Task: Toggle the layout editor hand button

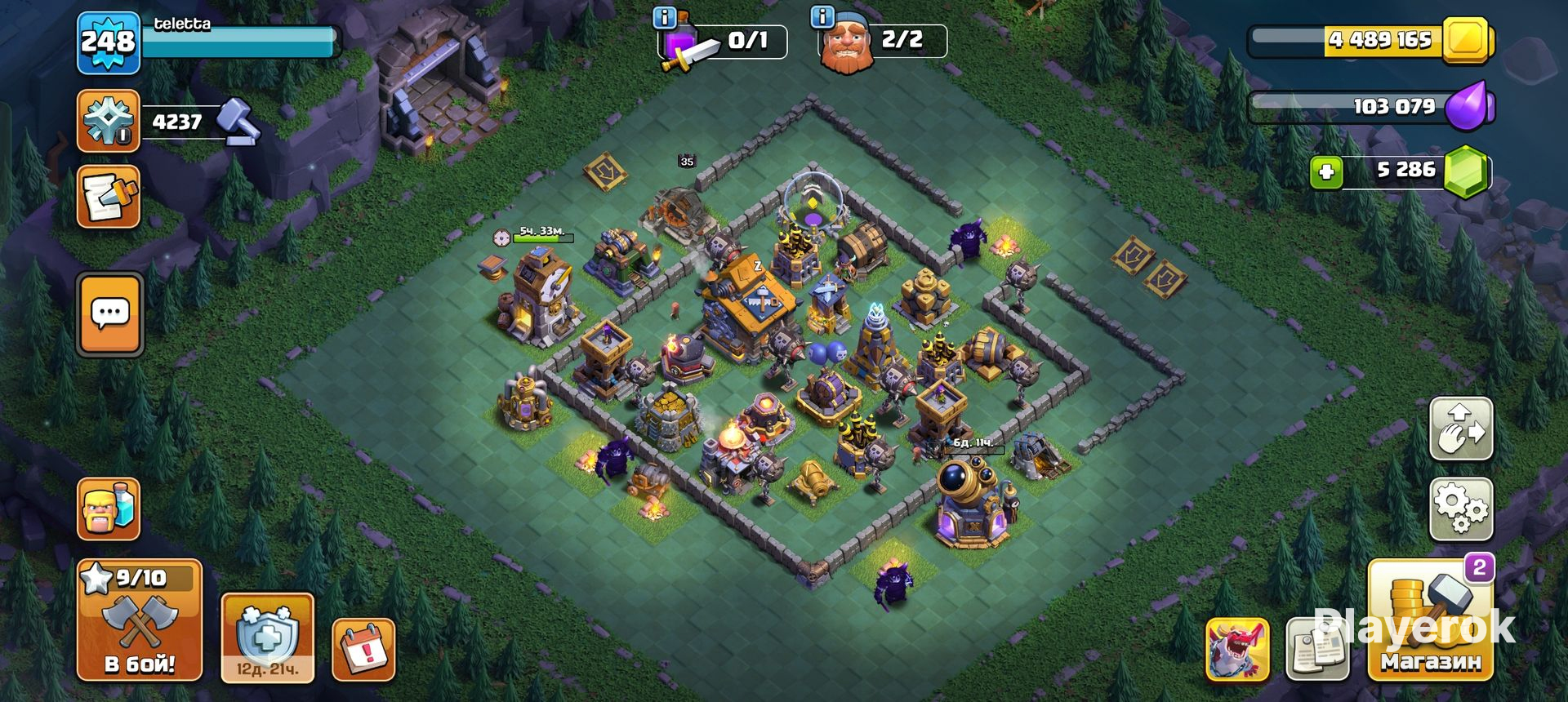Action: click(x=1461, y=429)
